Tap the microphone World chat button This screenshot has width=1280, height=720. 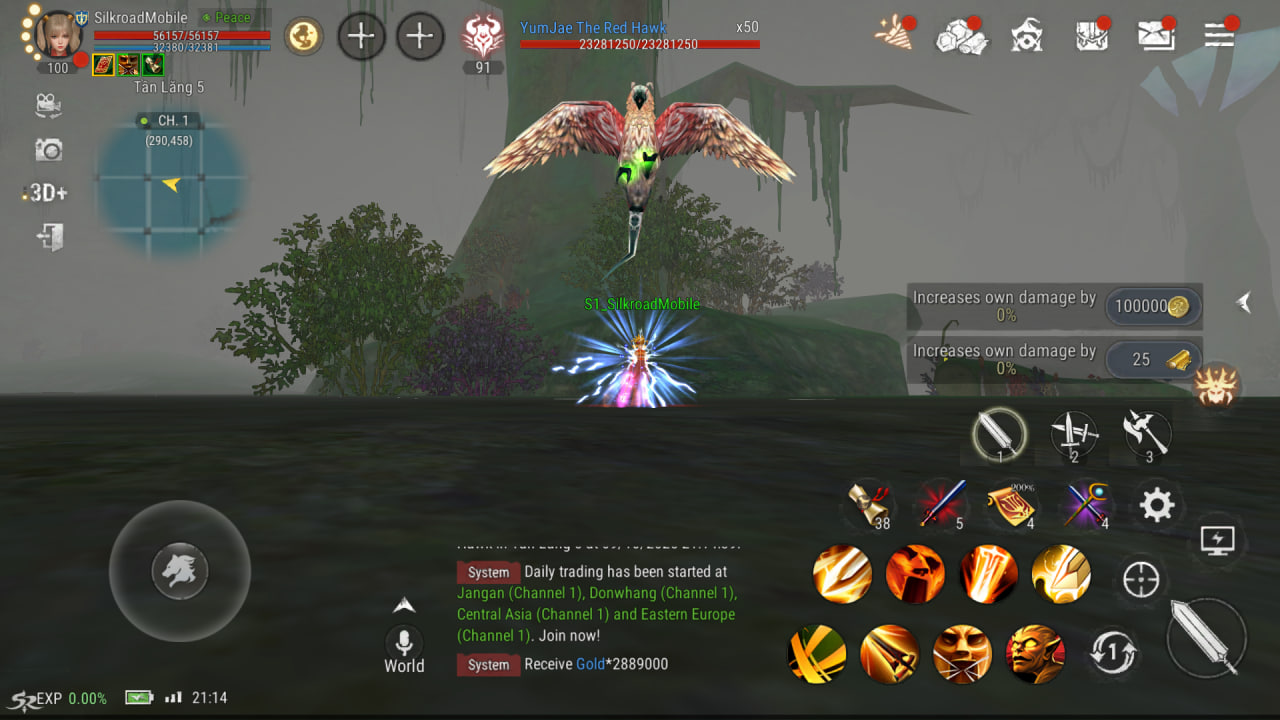(404, 642)
